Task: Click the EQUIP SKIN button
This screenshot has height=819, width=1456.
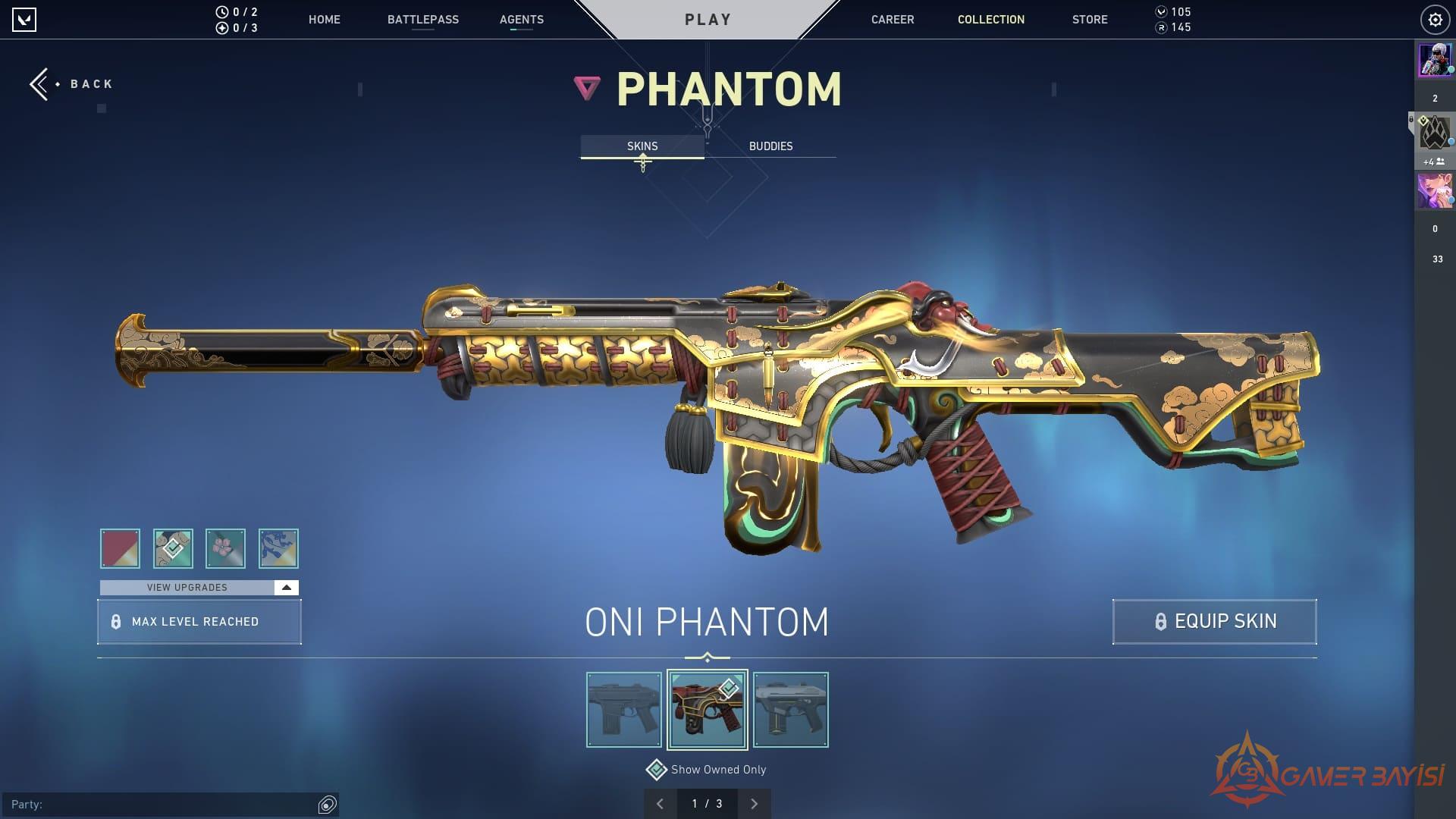Action: [x=1214, y=622]
